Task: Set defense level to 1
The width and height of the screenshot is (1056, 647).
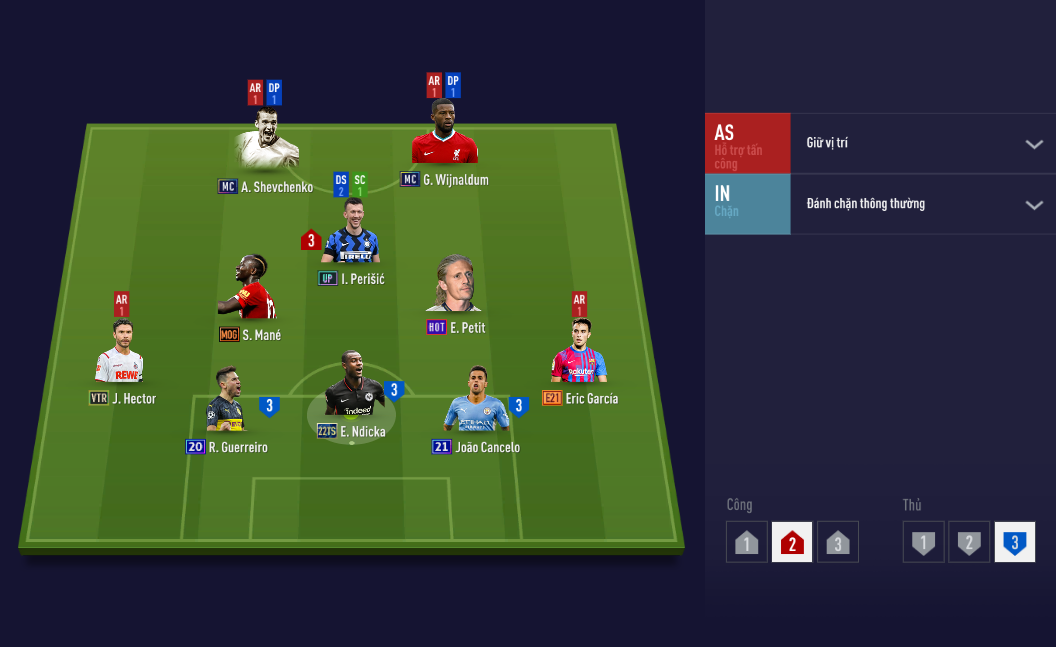Action: point(923,543)
